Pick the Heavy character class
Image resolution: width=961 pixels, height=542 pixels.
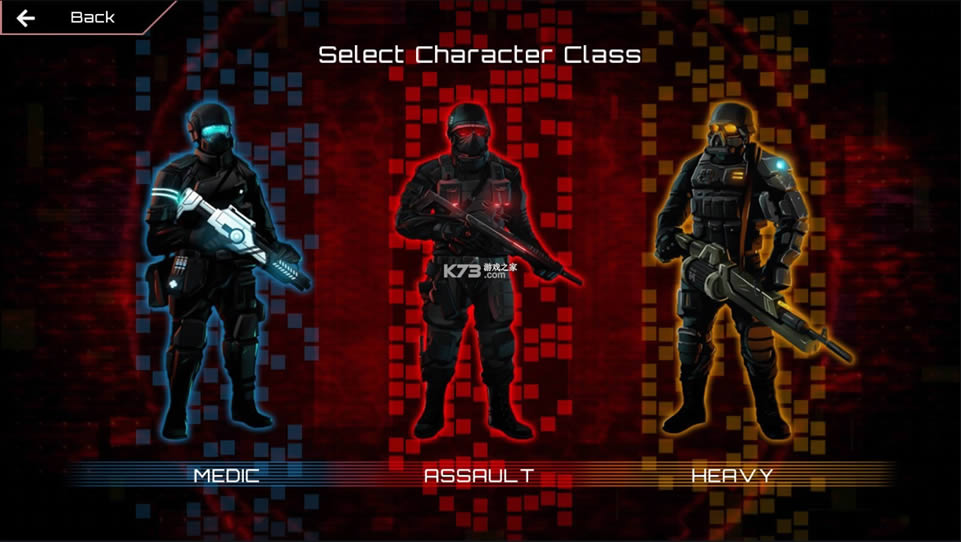coord(733,280)
